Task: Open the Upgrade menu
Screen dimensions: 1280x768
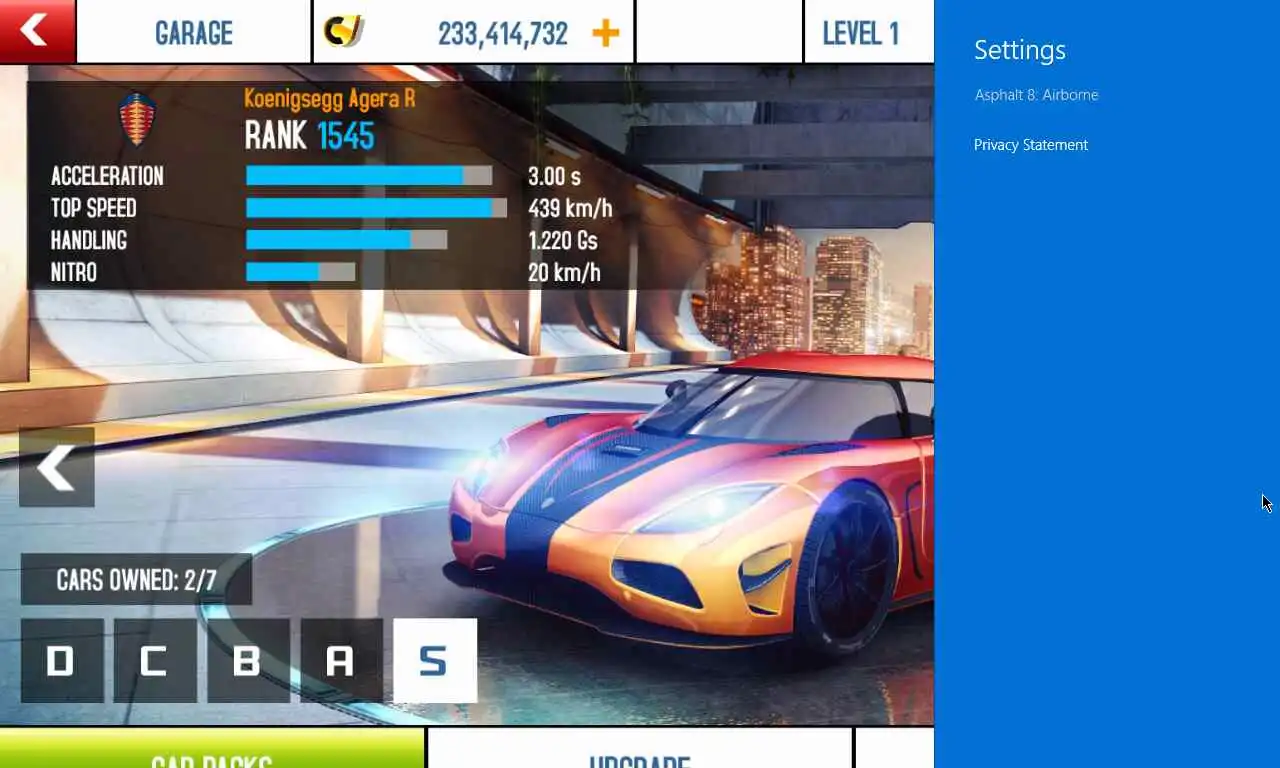Action: click(640, 750)
